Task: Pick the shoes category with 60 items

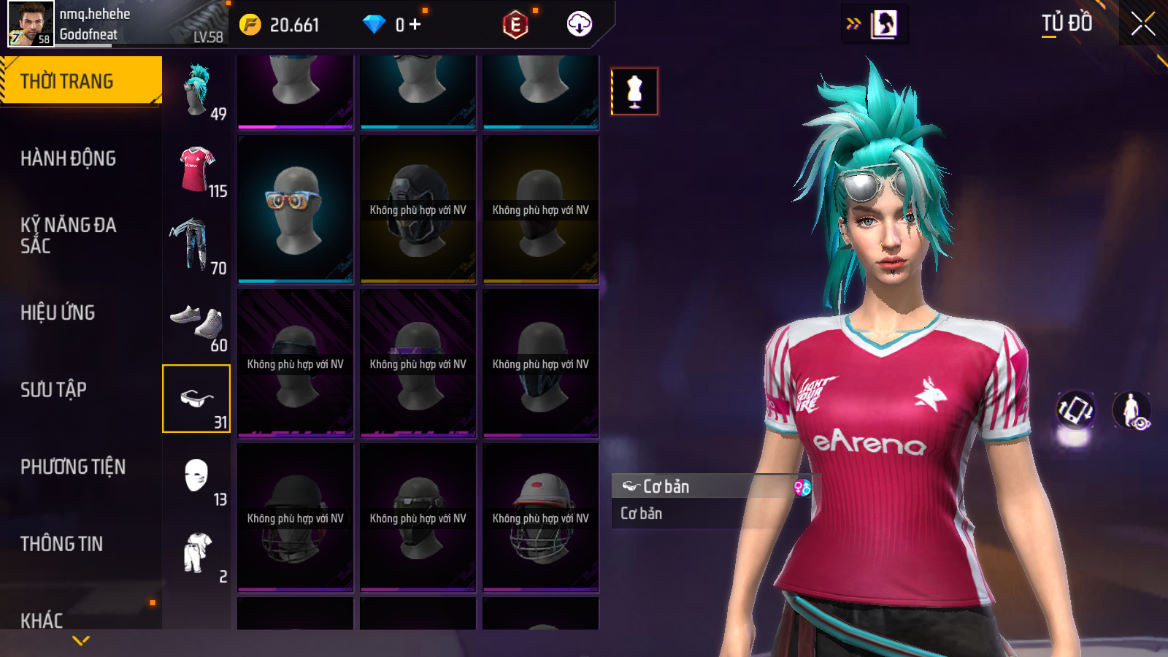Action: pyautogui.click(x=196, y=322)
